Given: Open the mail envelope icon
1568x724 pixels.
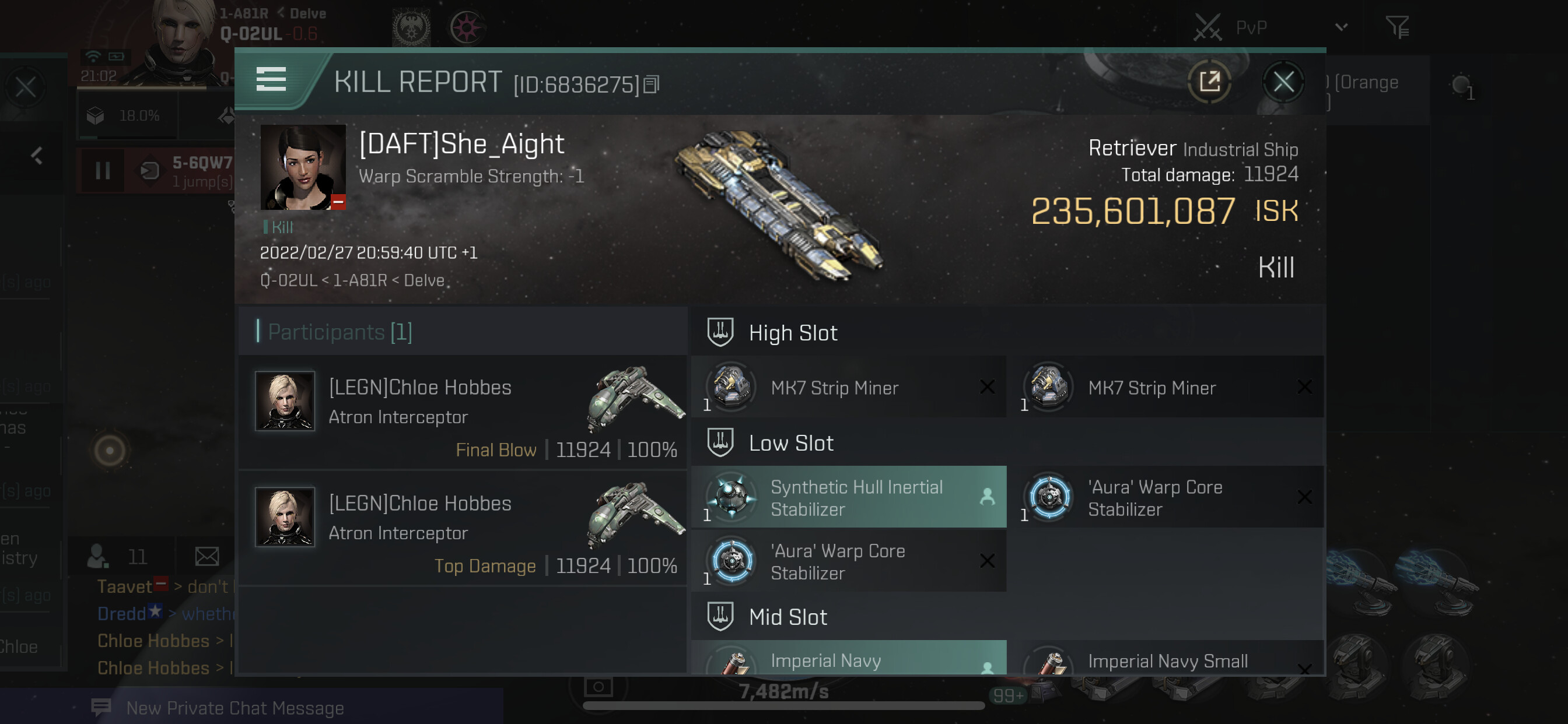Looking at the screenshot, I should (207, 556).
